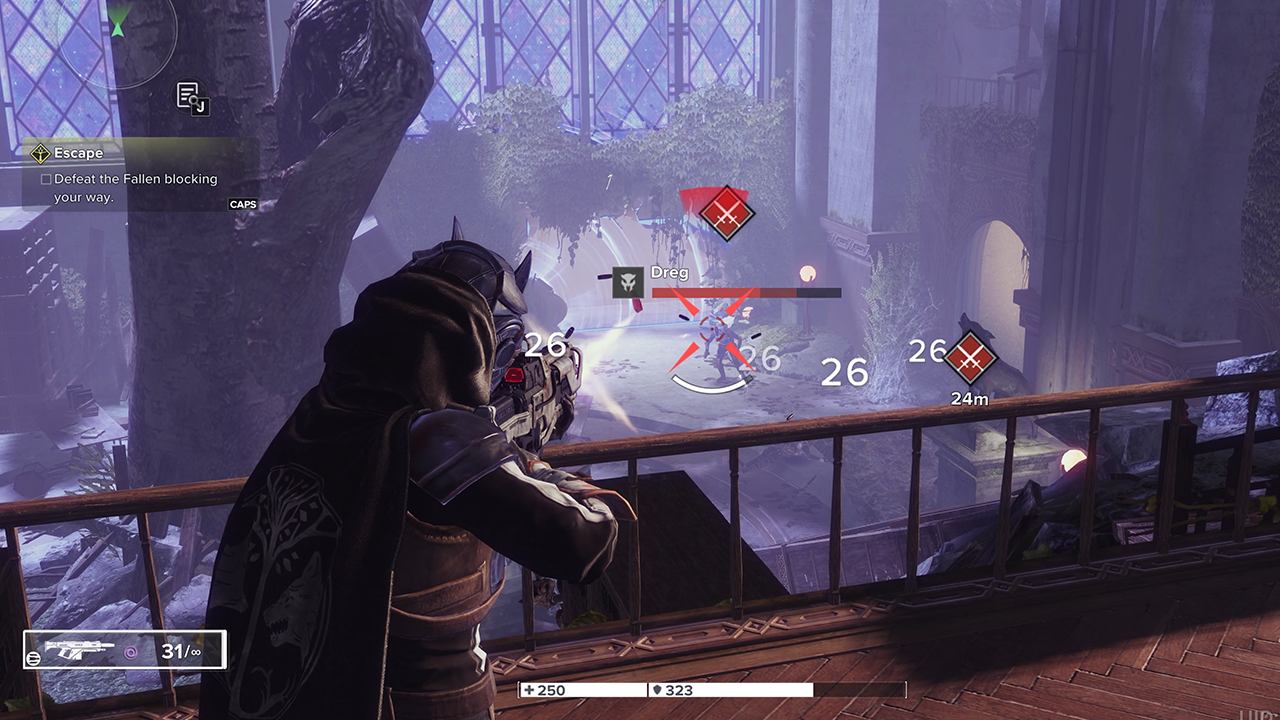The image size is (1280, 720).
Task: Click the Fallen faction icon beside Dreg nameplate
Action: coord(627,284)
